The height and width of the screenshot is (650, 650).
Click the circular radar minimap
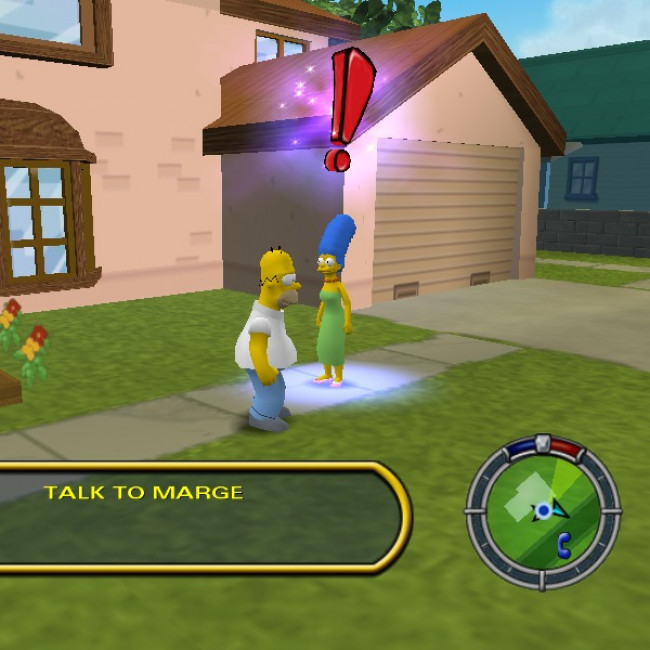point(542,511)
